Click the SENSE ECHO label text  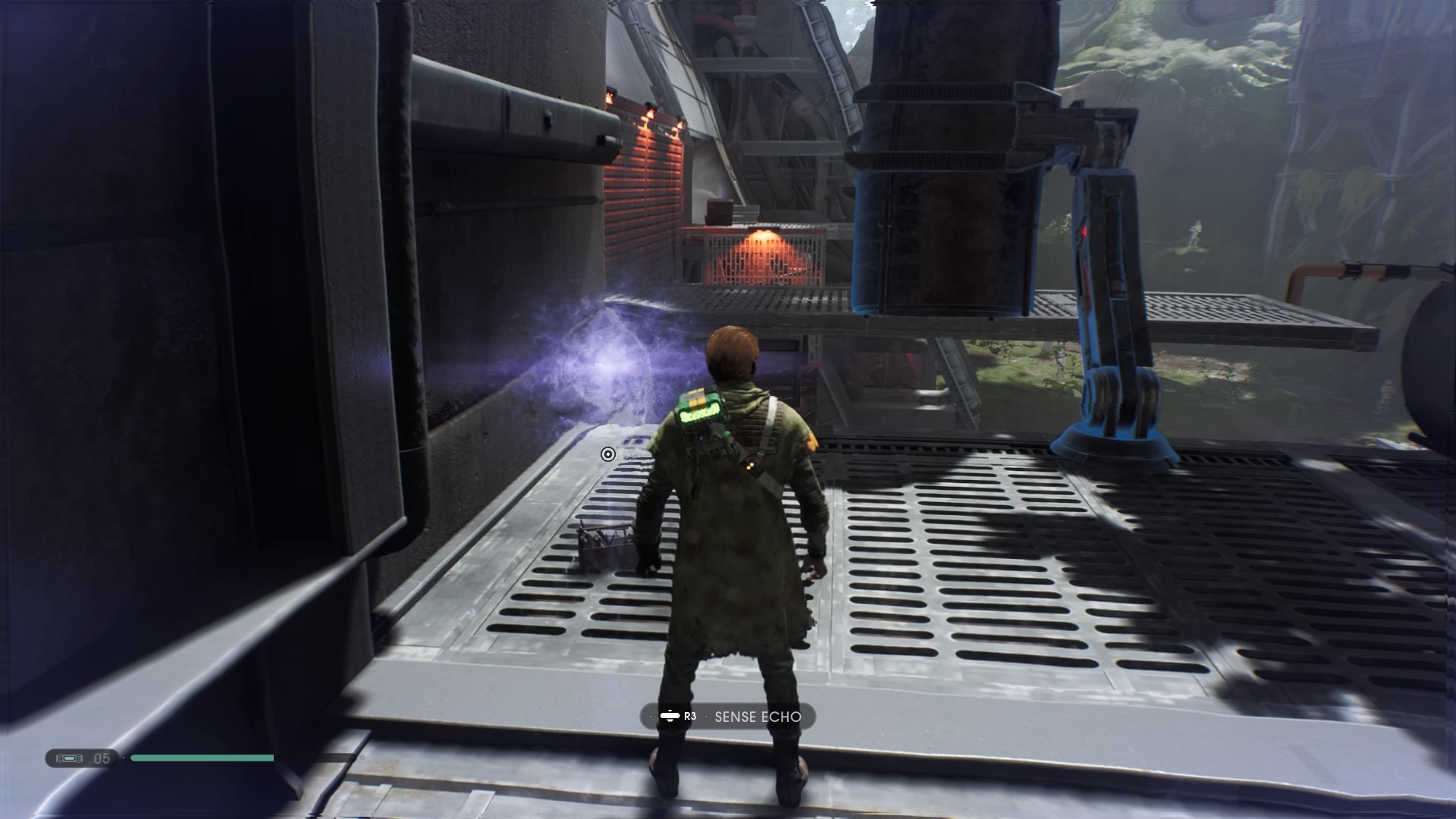pos(757,715)
